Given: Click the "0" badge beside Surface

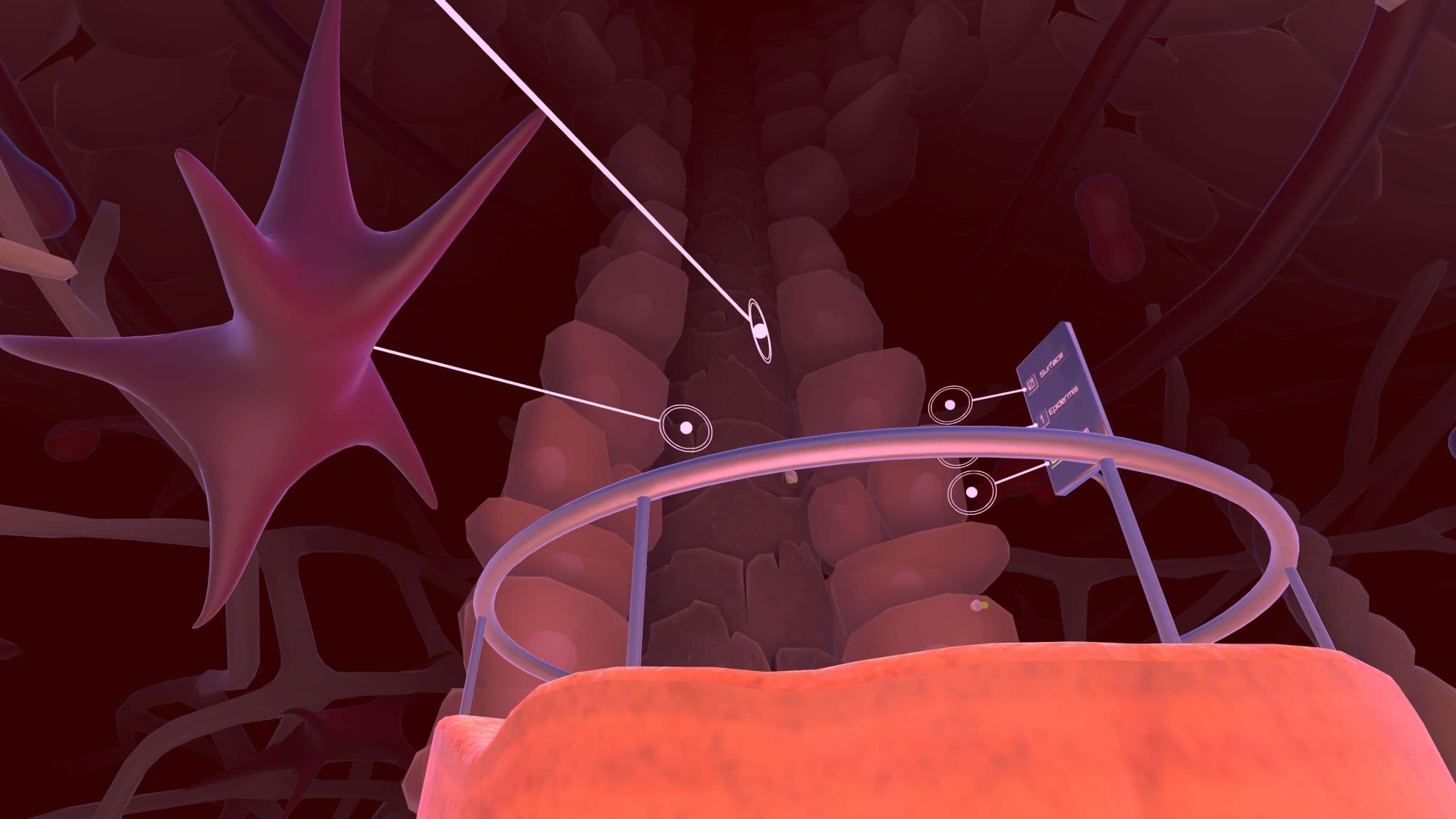Looking at the screenshot, I should [x=1032, y=383].
